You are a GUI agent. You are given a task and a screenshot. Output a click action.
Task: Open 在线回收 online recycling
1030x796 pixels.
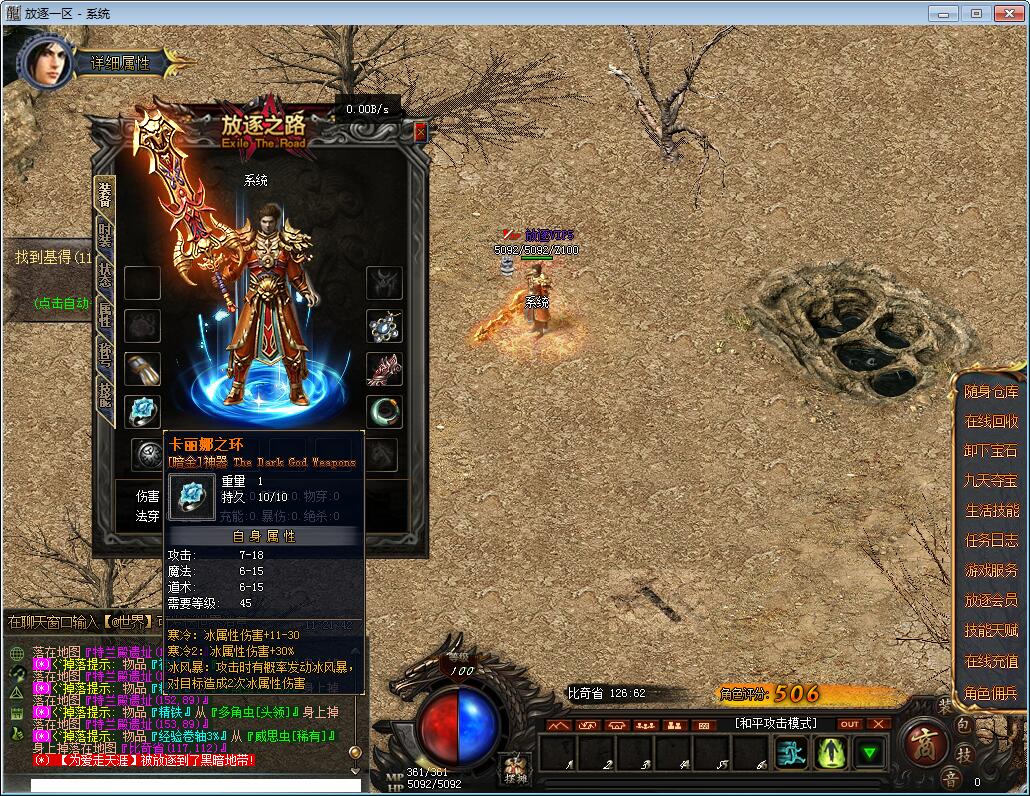(991, 422)
